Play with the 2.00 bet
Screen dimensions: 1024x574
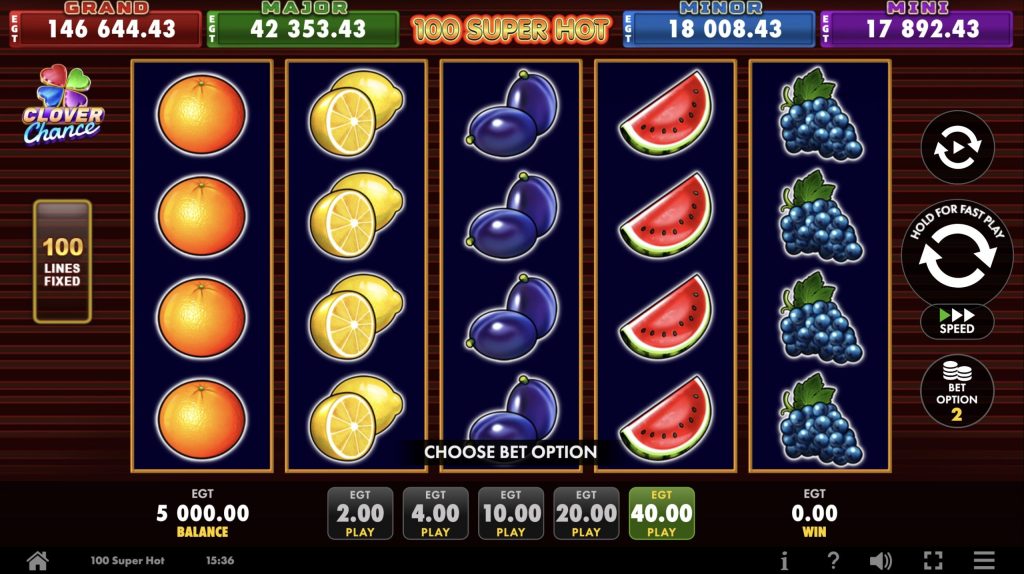360,514
